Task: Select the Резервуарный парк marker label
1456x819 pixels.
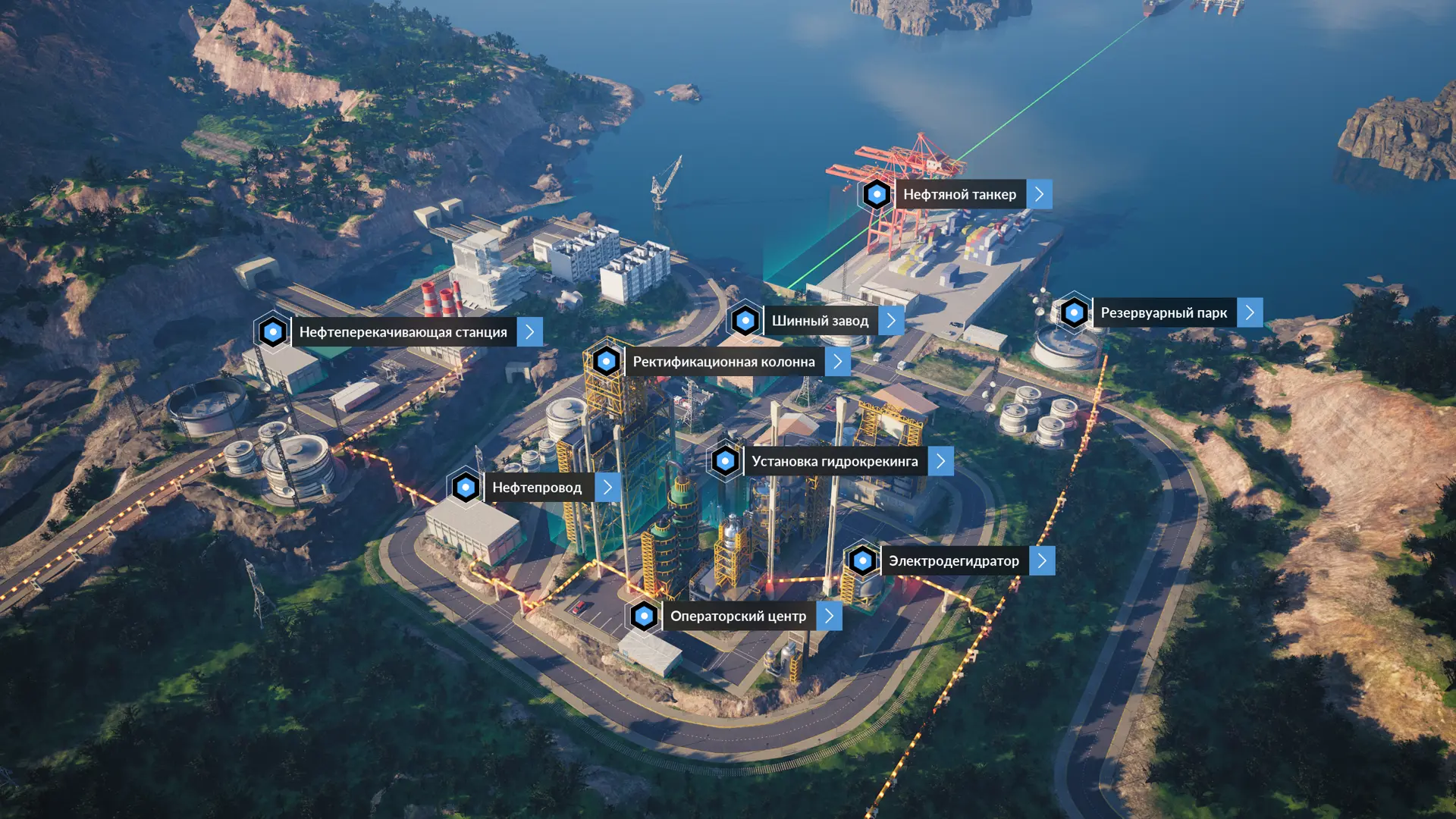Action: [1163, 313]
